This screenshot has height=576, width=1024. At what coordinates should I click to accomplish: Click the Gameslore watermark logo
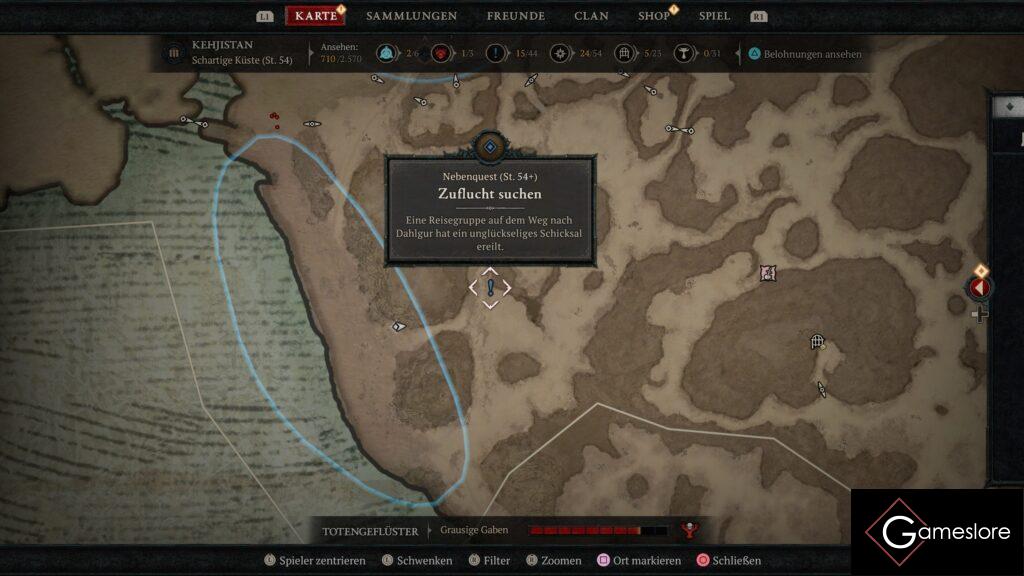pyautogui.click(x=935, y=532)
